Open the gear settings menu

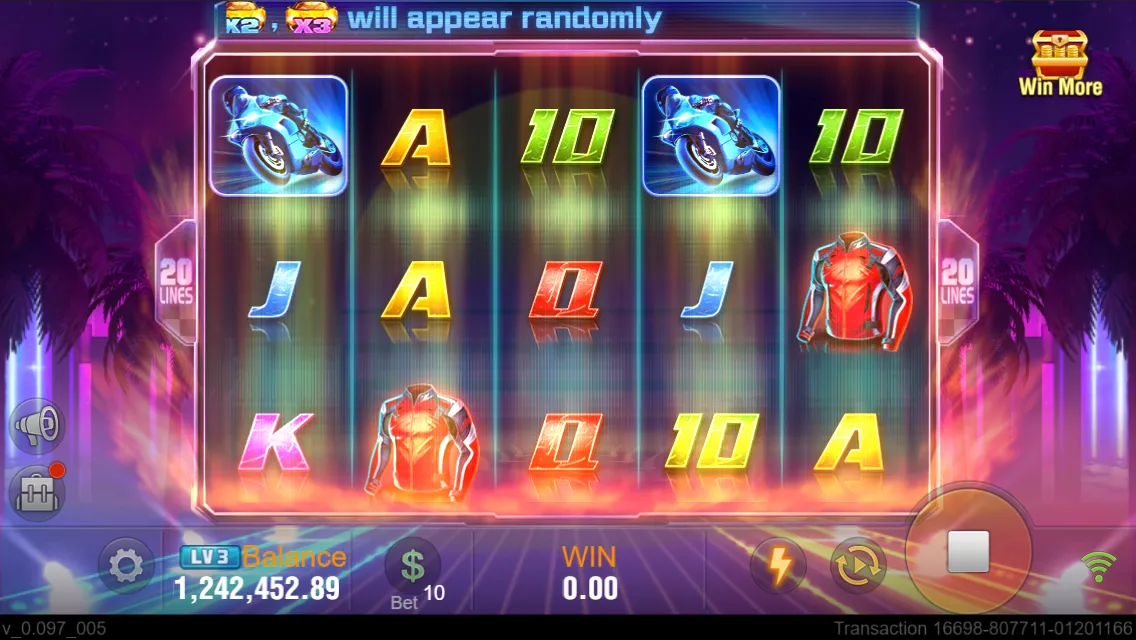(125, 567)
